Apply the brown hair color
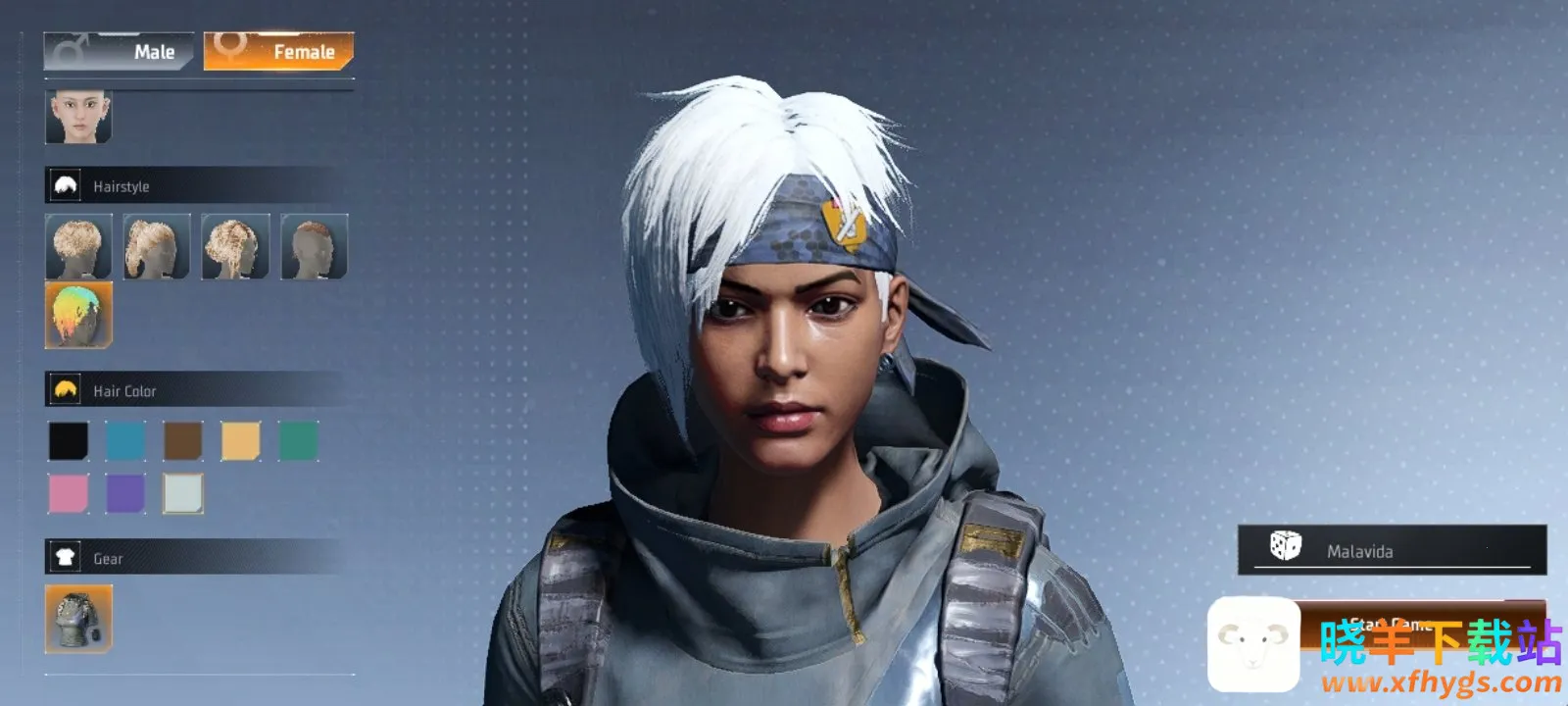The image size is (1568, 706). 183,441
